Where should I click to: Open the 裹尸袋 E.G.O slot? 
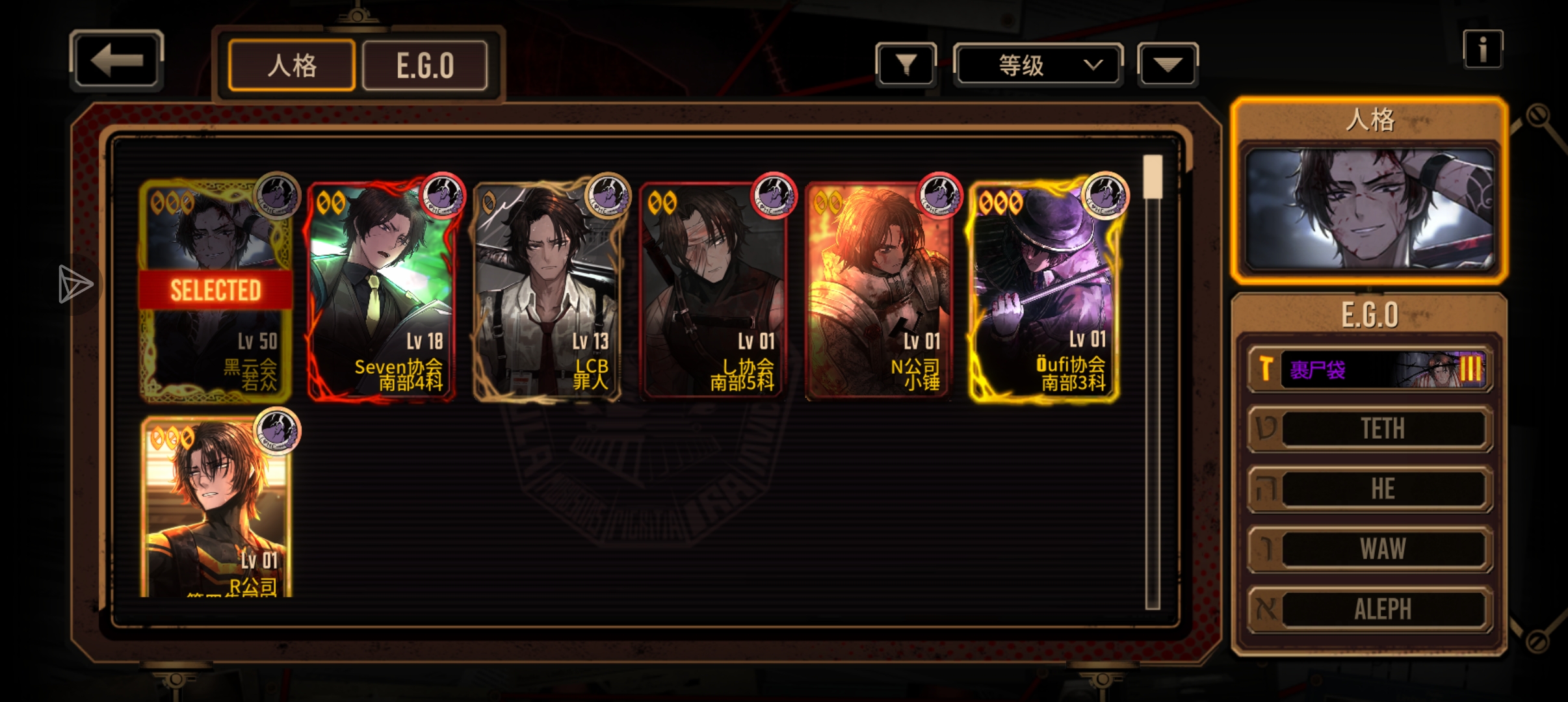point(1369,369)
